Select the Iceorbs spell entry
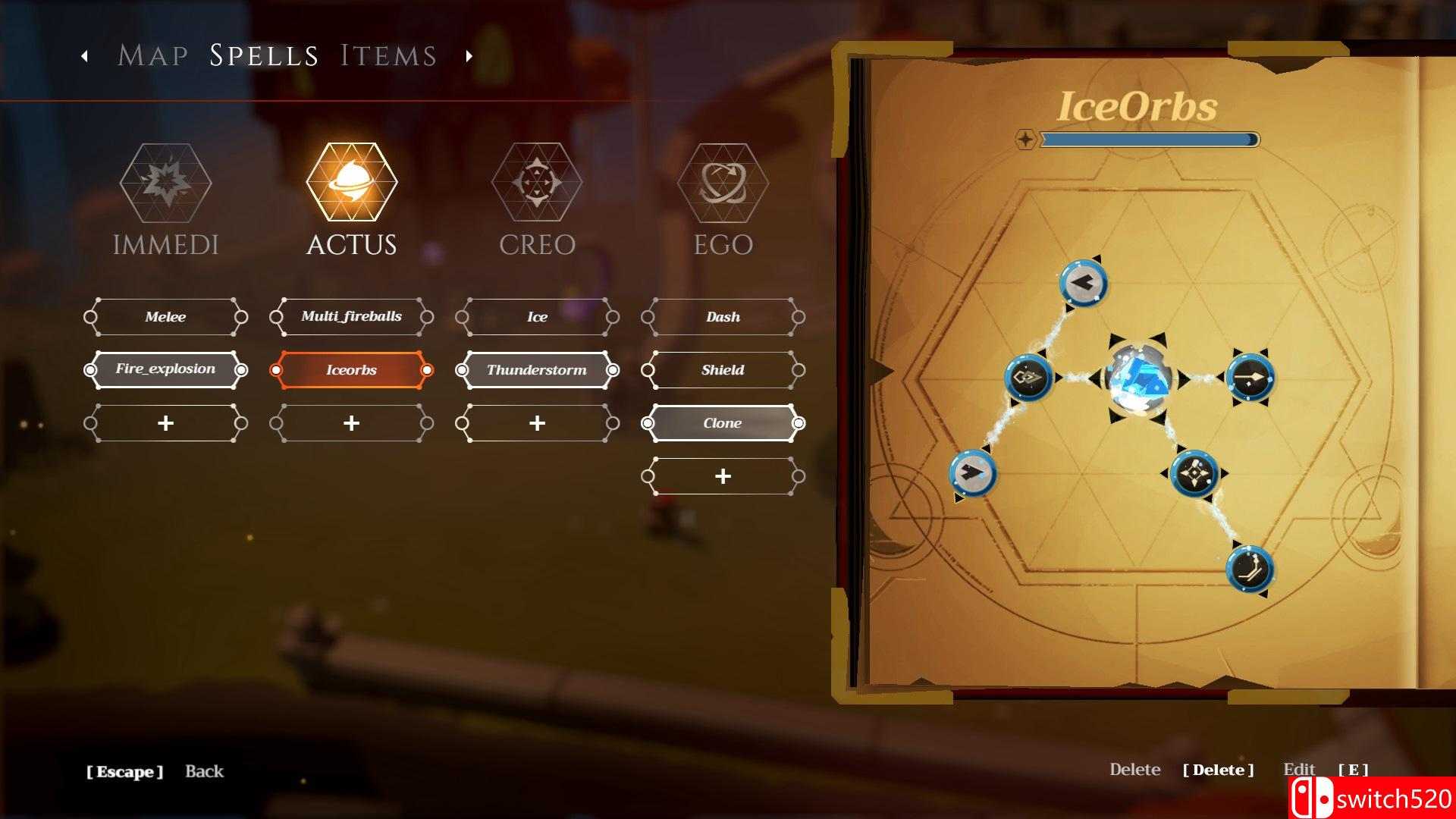This screenshot has width=1456, height=819. (351, 370)
